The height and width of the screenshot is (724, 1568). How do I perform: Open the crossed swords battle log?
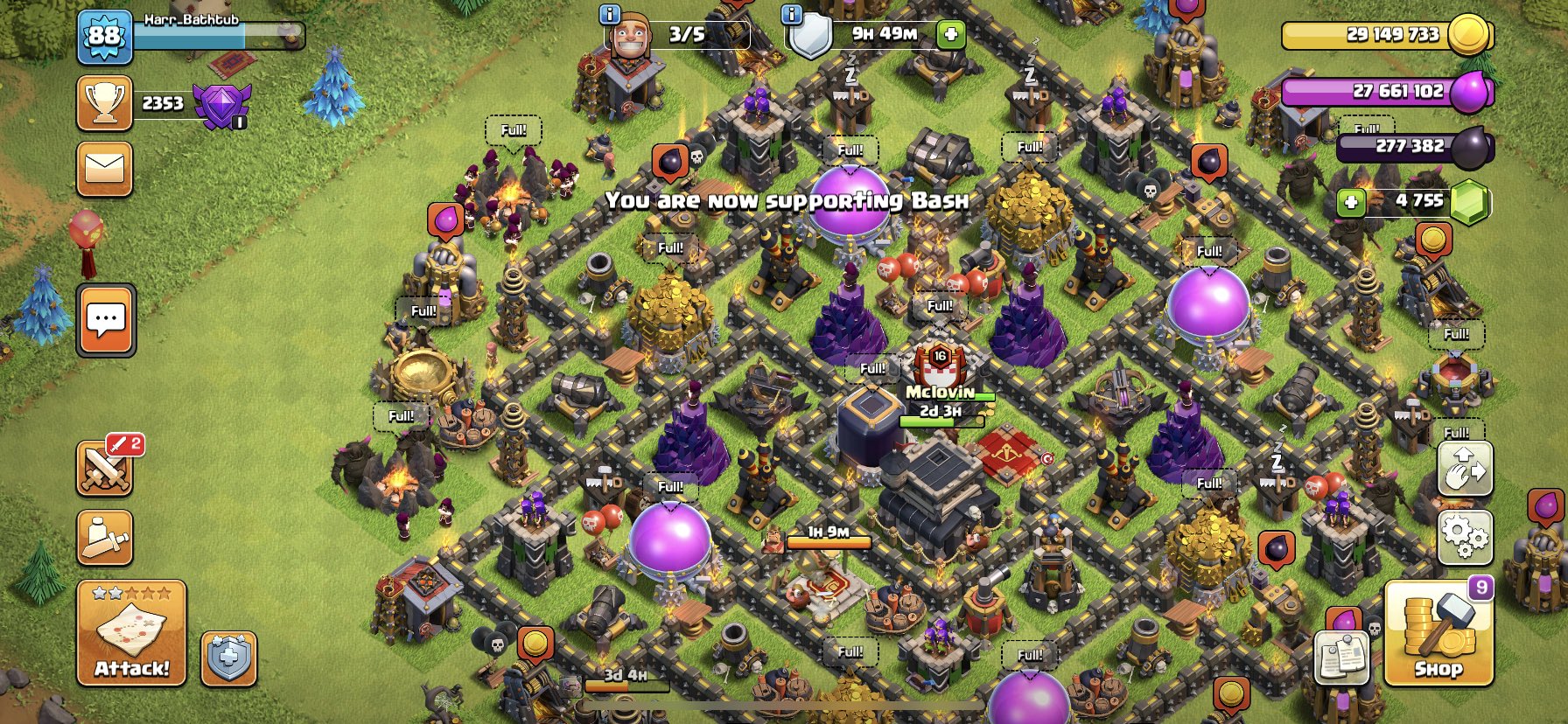105,468
